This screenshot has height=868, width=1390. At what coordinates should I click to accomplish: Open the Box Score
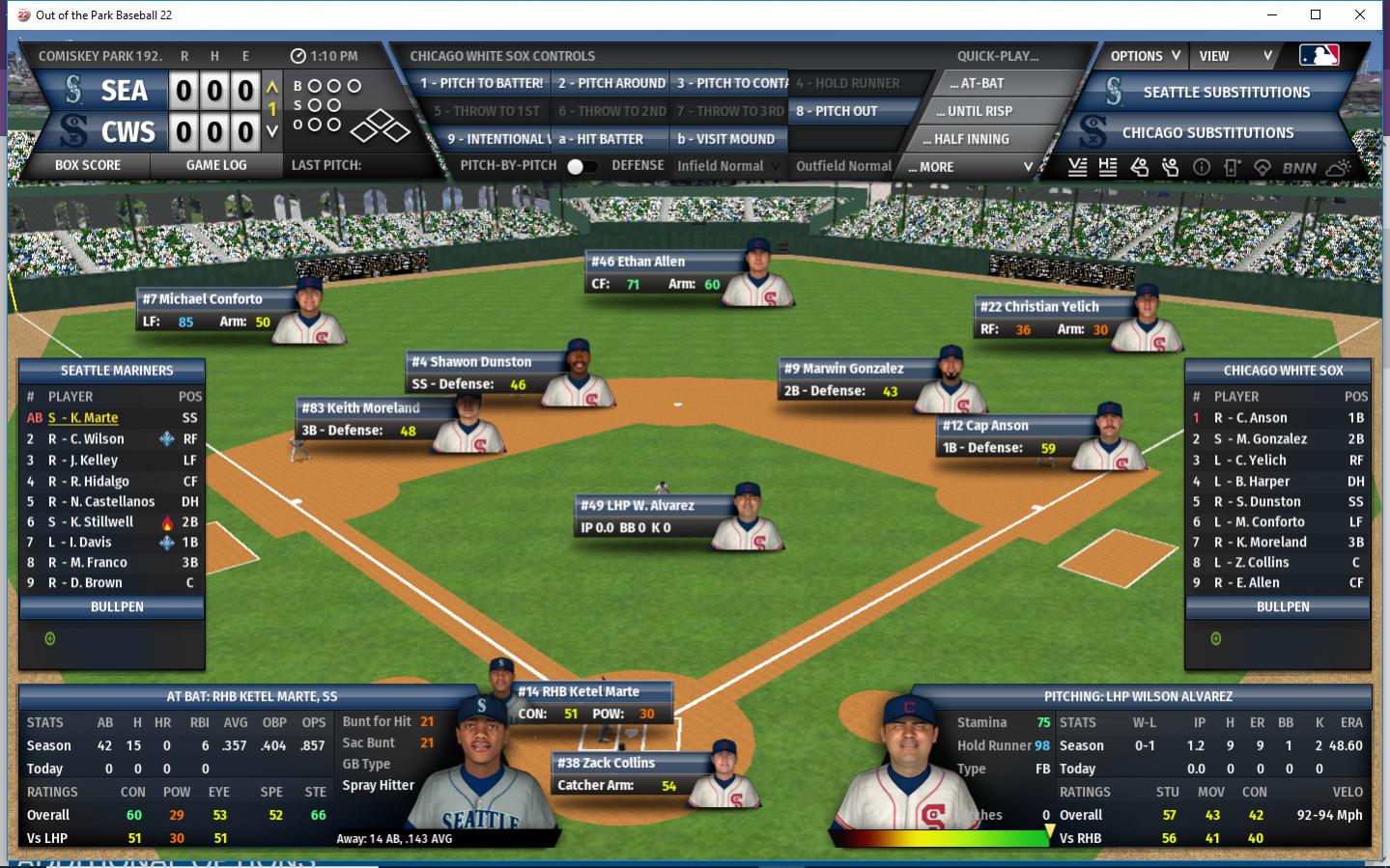88,165
